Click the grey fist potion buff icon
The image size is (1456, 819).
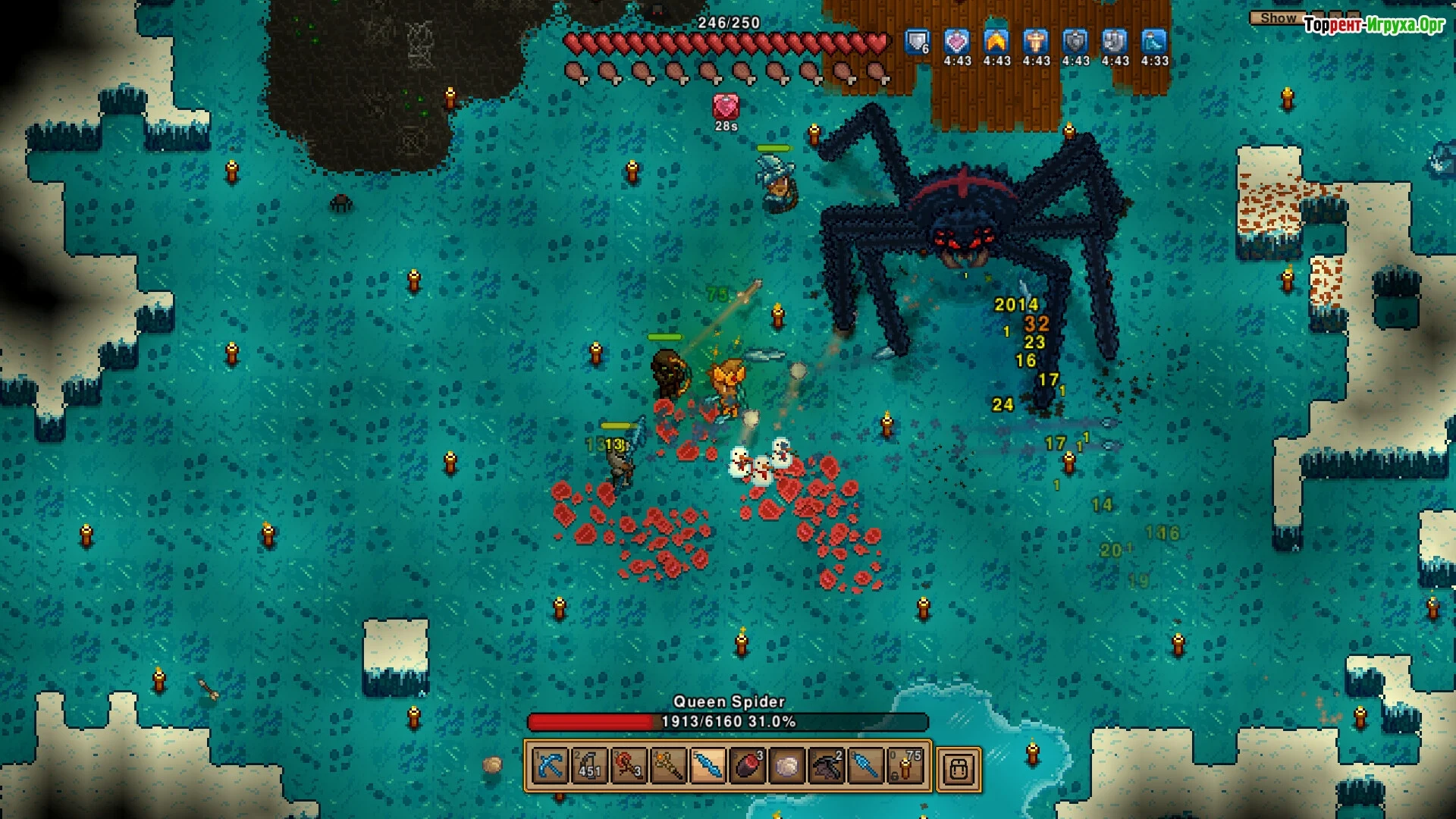(x=1115, y=42)
